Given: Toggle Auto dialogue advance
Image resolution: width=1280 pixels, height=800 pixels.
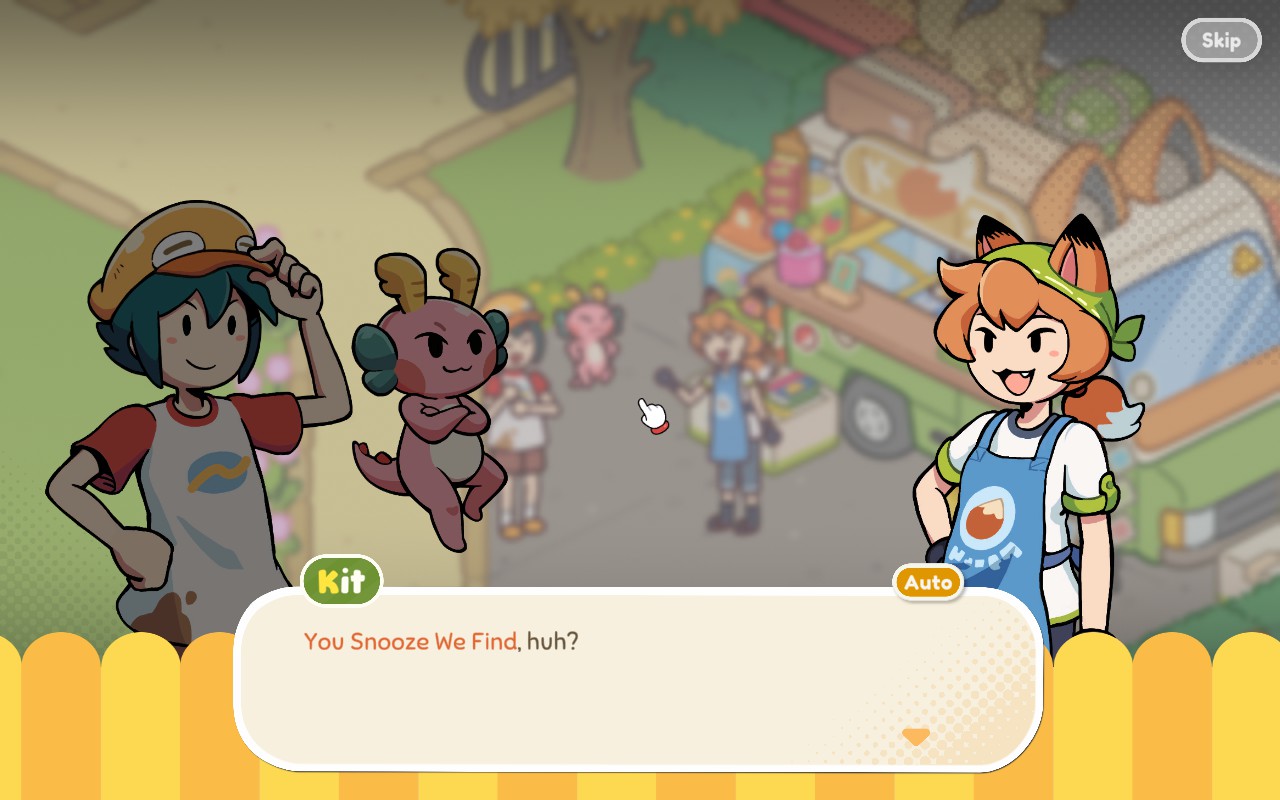Looking at the screenshot, I should pos(928,582).
